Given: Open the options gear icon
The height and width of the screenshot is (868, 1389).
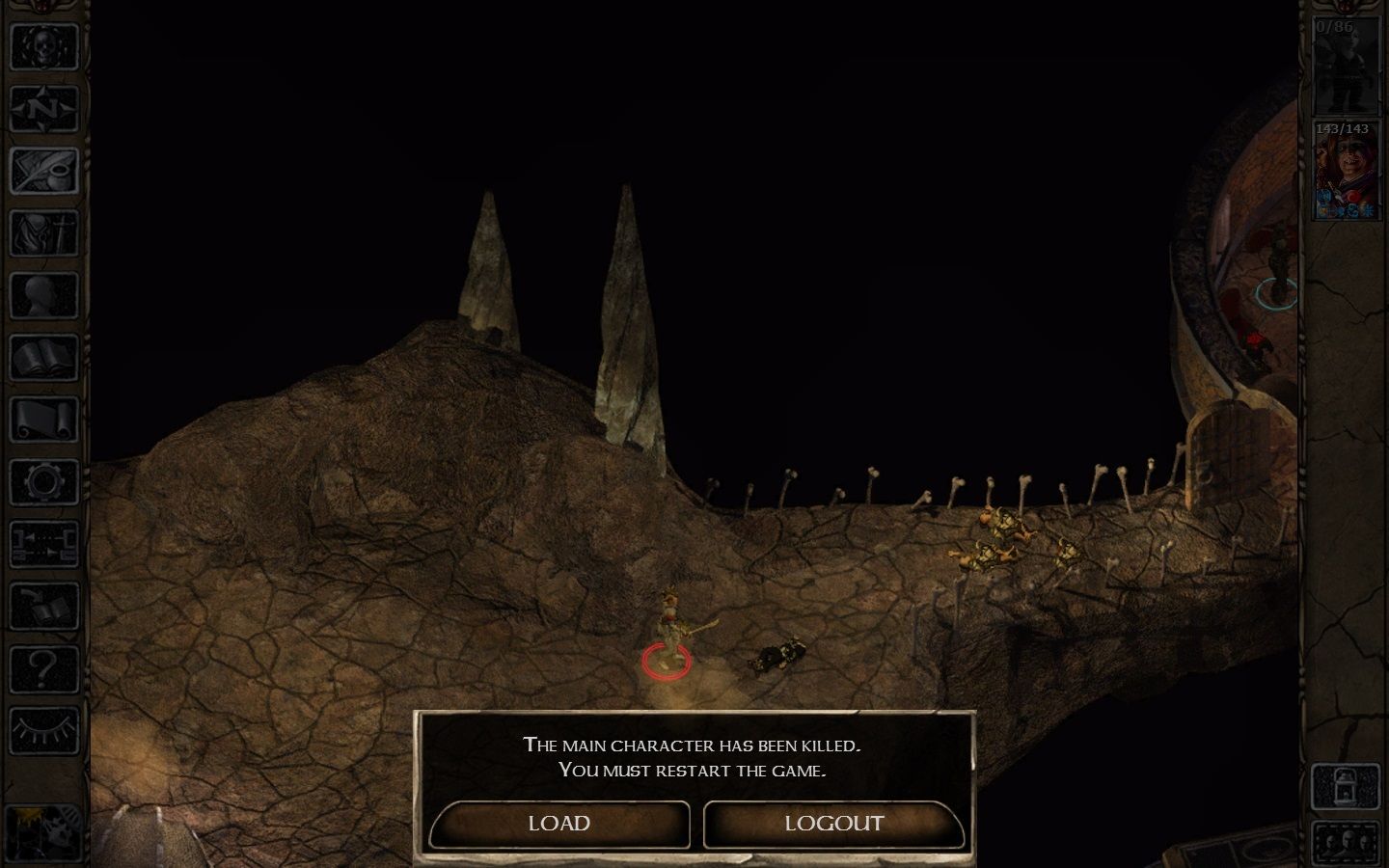Looking at the screenshot, I should (43, 482).
